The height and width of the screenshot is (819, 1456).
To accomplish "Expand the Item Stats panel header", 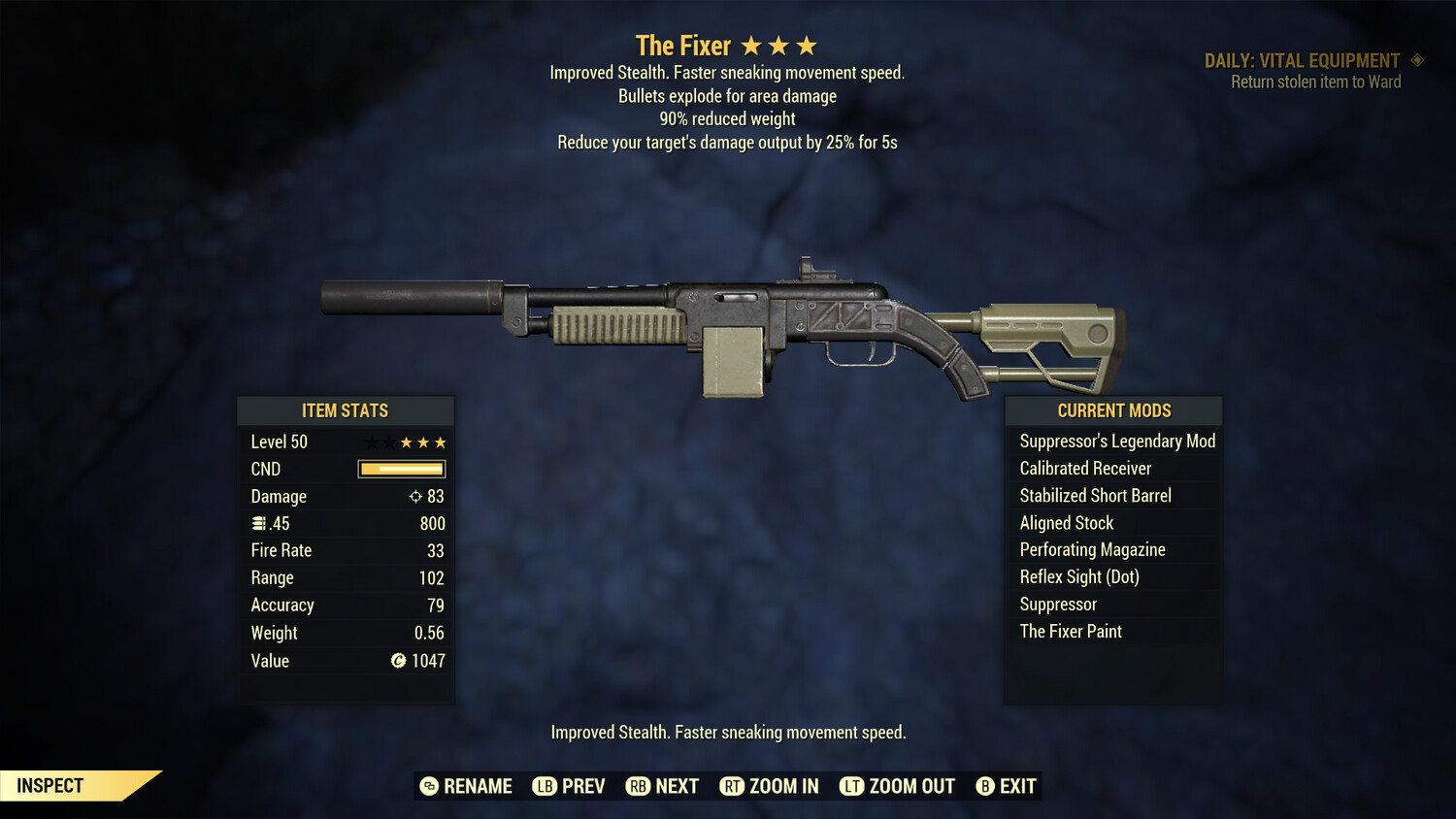I will tap(346, 410).
